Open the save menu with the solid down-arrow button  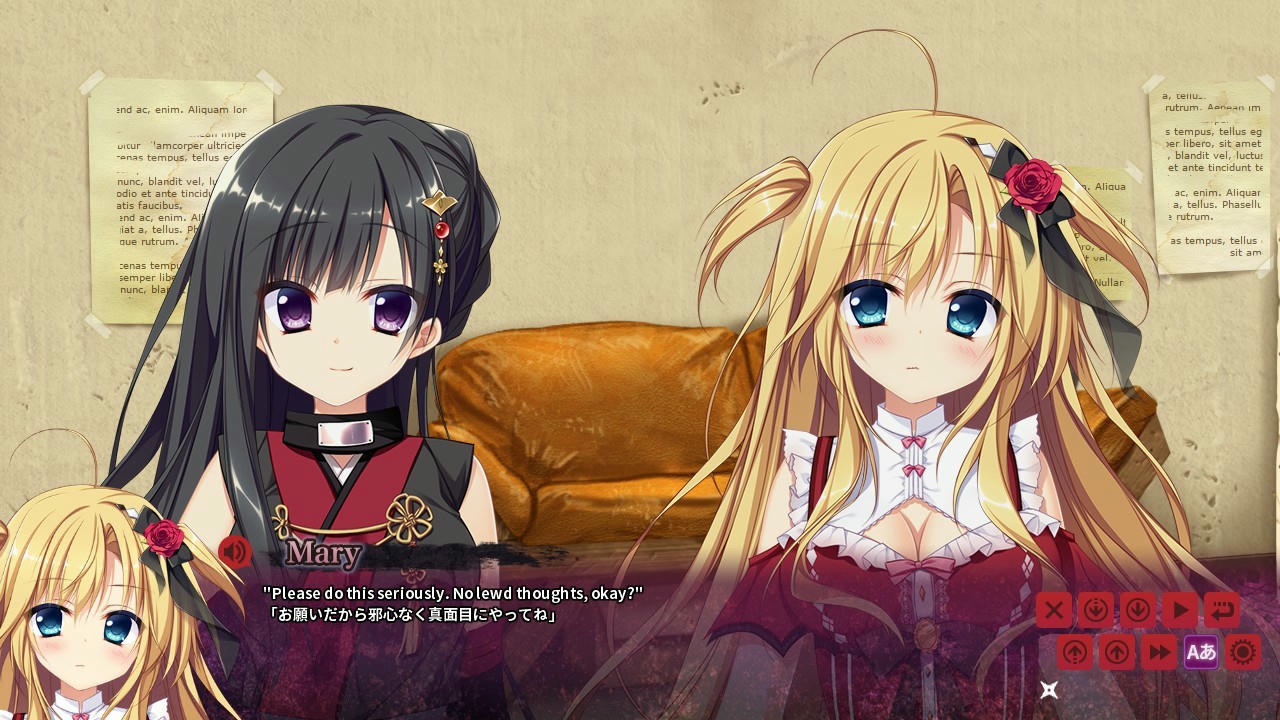click(1138, 609)
